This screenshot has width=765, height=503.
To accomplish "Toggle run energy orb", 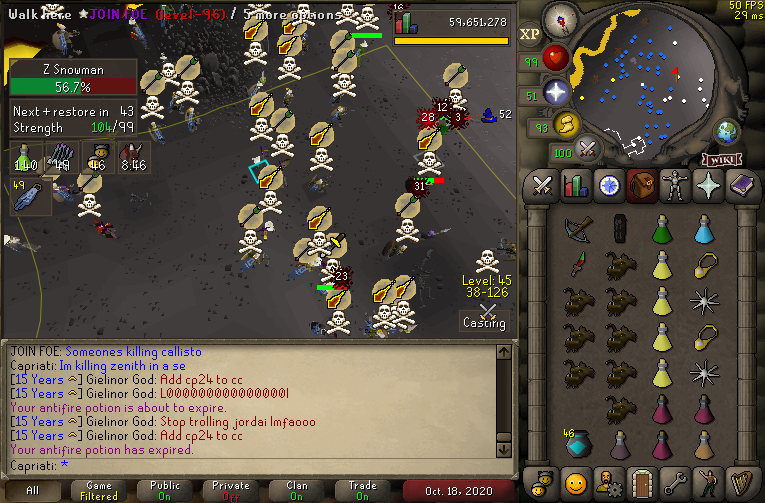I will point(568,124).
